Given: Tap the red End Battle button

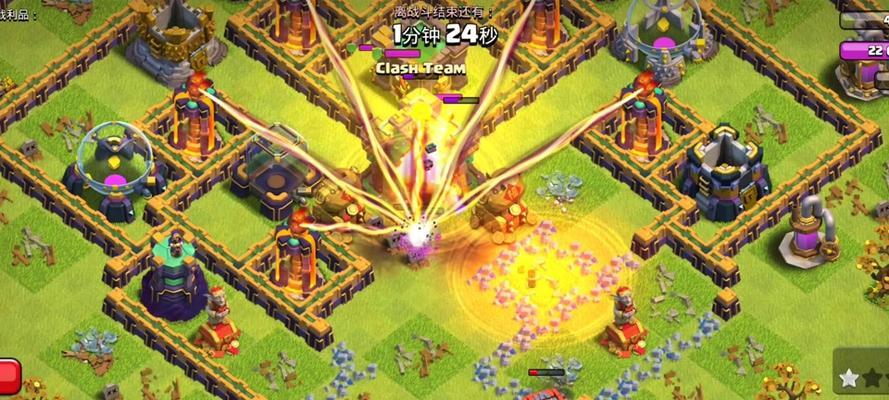Looking at the screenshot, I should click(x=9, y=375).
